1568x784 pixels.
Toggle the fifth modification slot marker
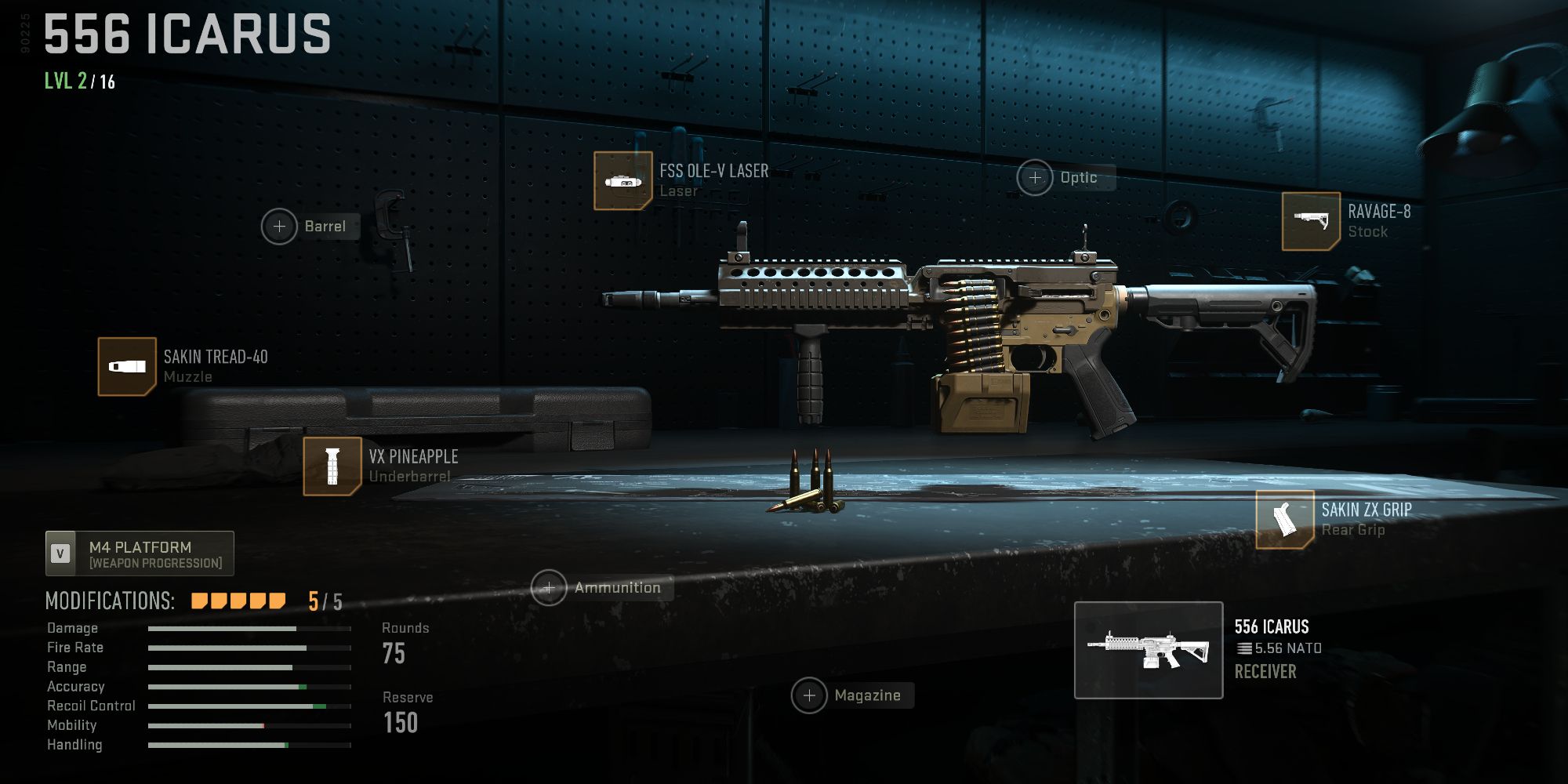(x=276, y=600)
